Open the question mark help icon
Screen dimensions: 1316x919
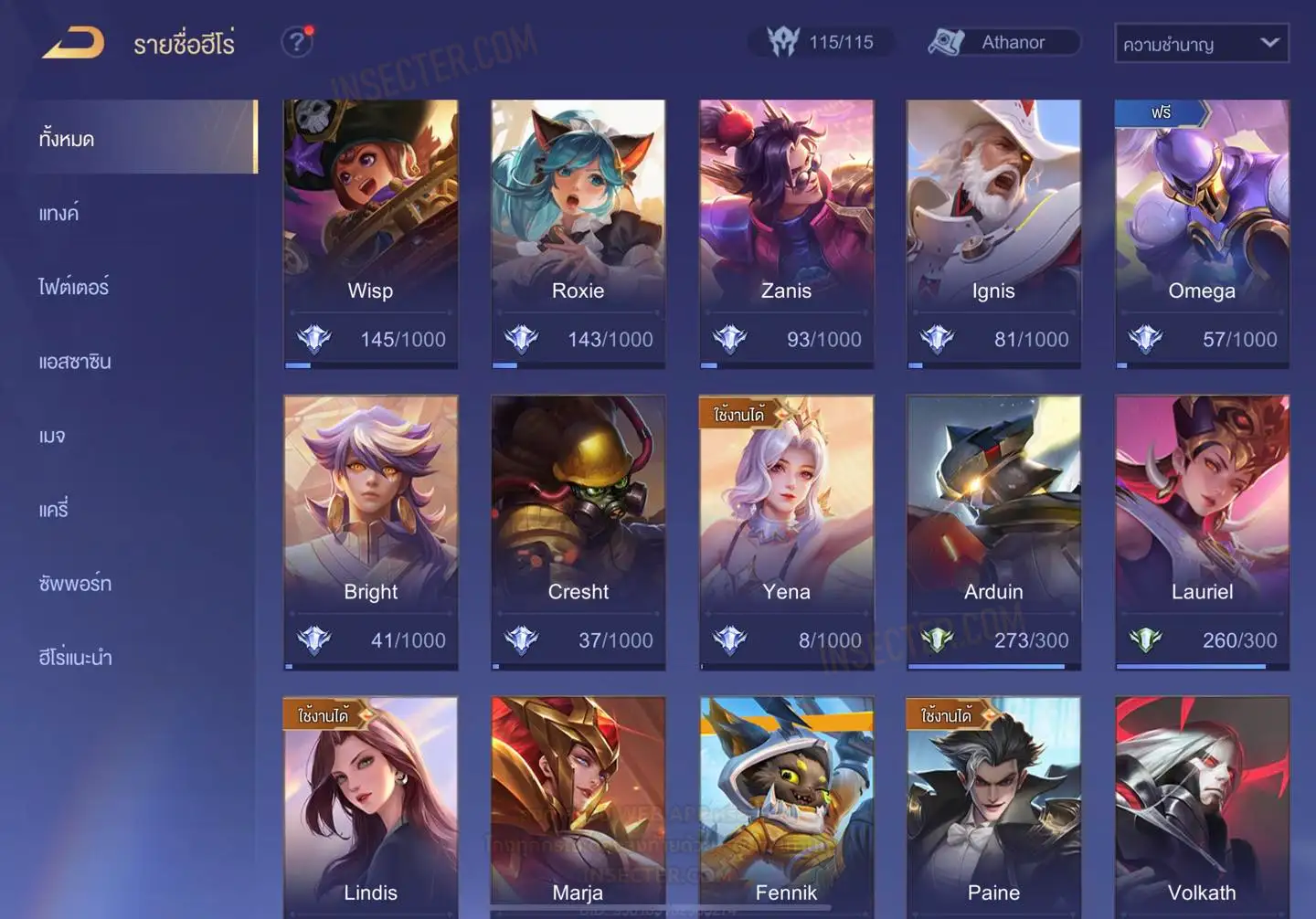point(296,42)
